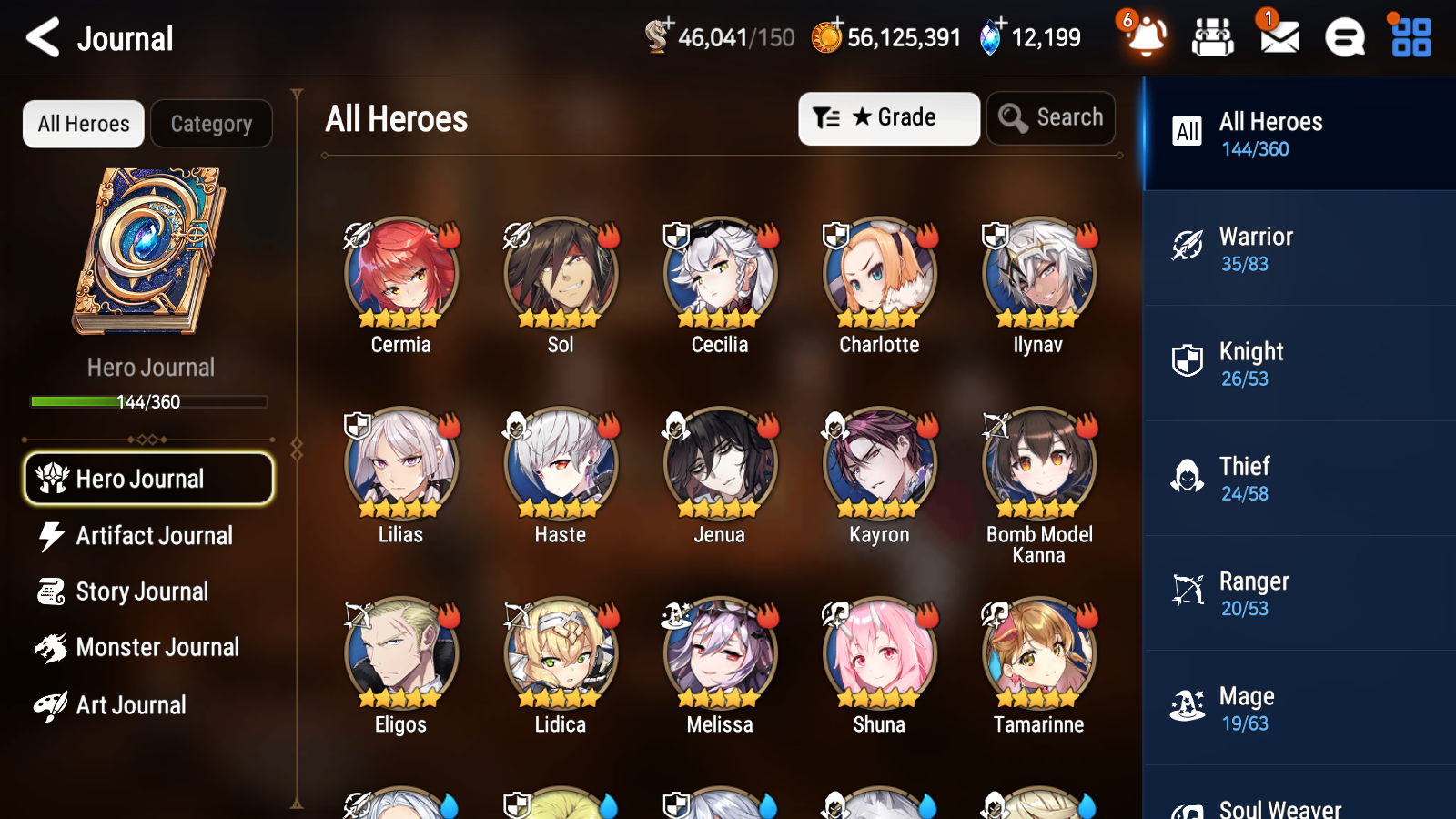Expand the Ranger class filter

pos(1297,593)
